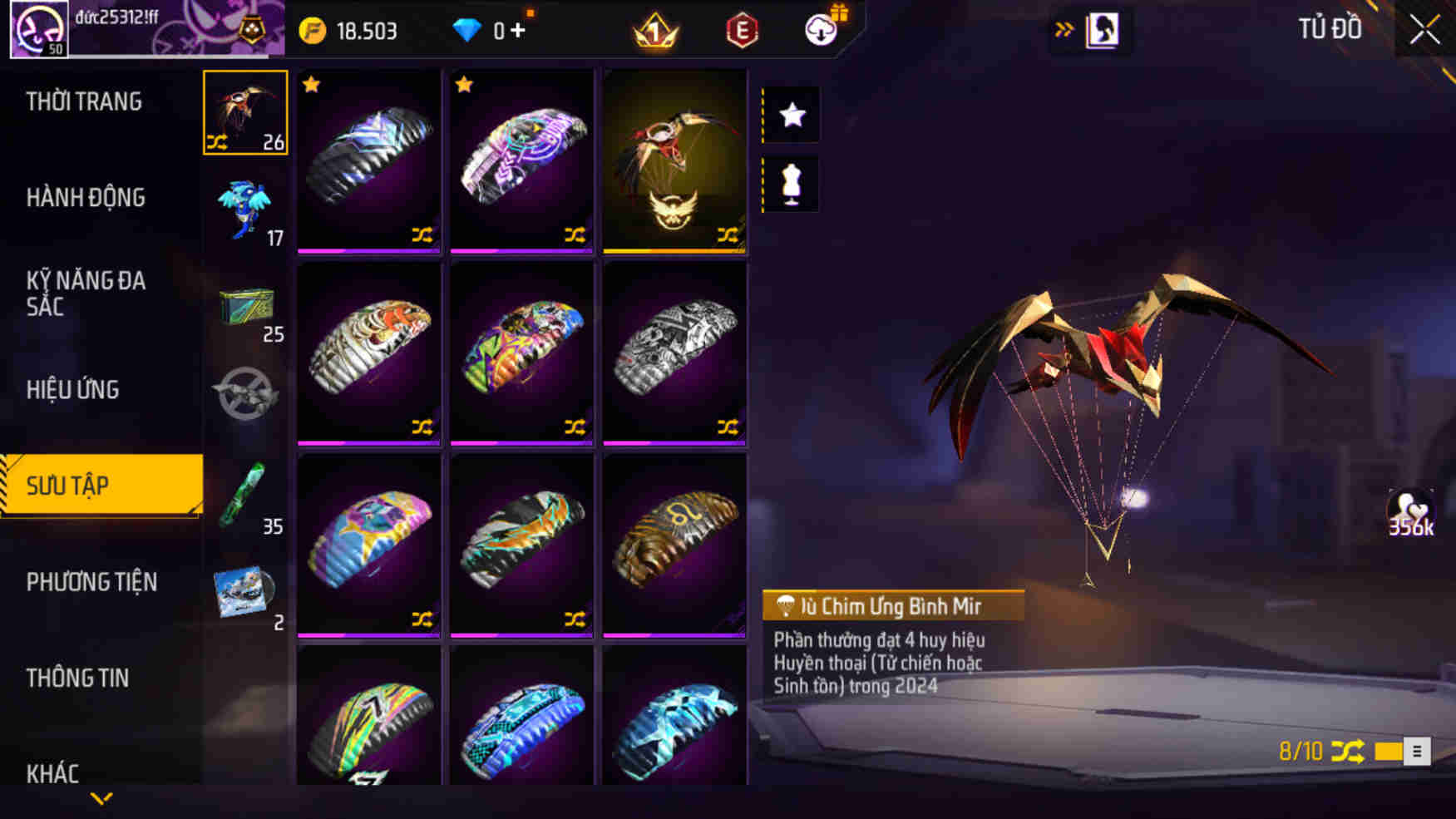Open Kỹ Năng Đa Sắc category
The image size is (1456, 819).
(x=86, y=293)
